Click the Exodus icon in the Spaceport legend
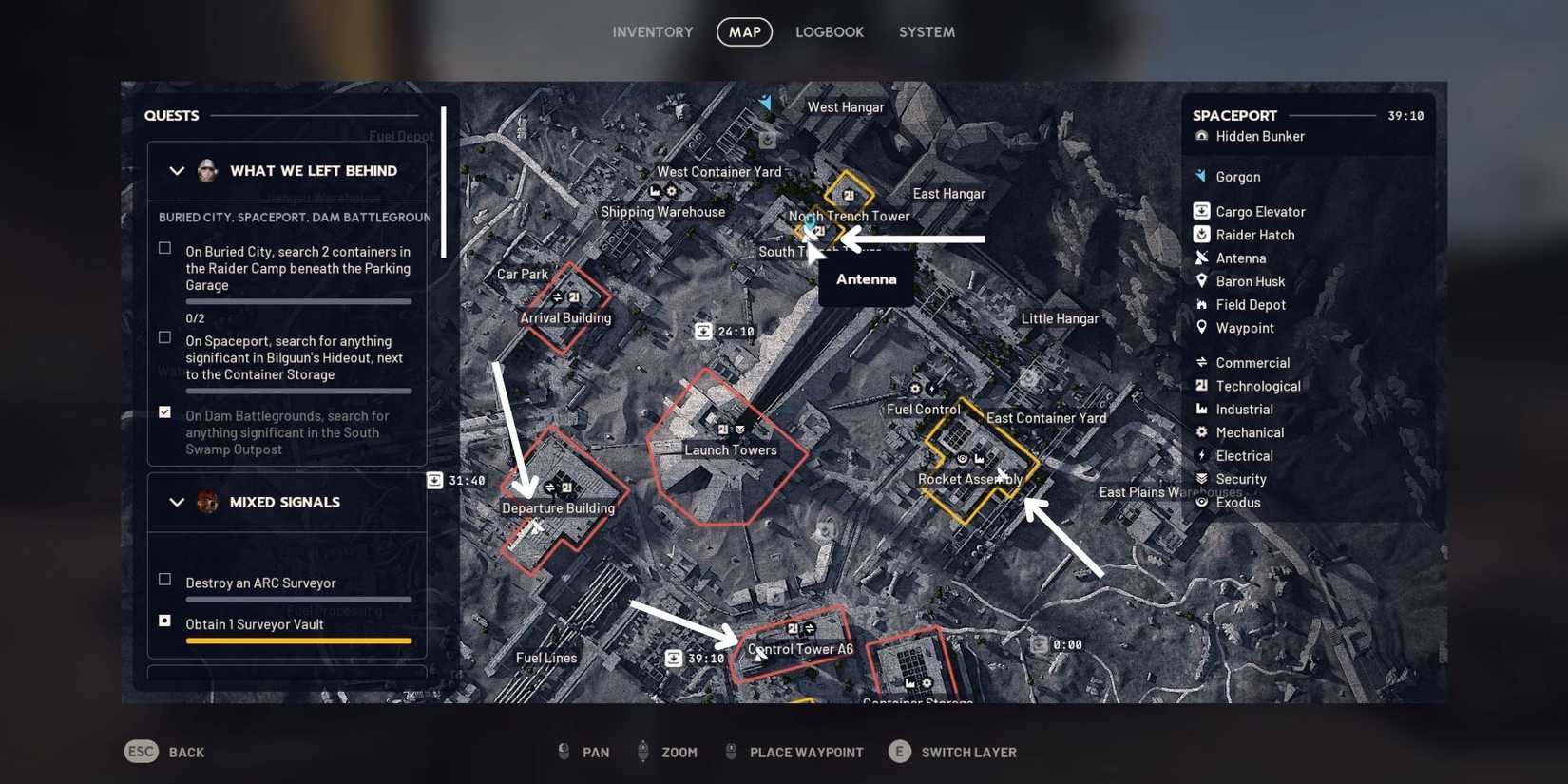Screen dimensions: 1568x784 (1201, 502)
